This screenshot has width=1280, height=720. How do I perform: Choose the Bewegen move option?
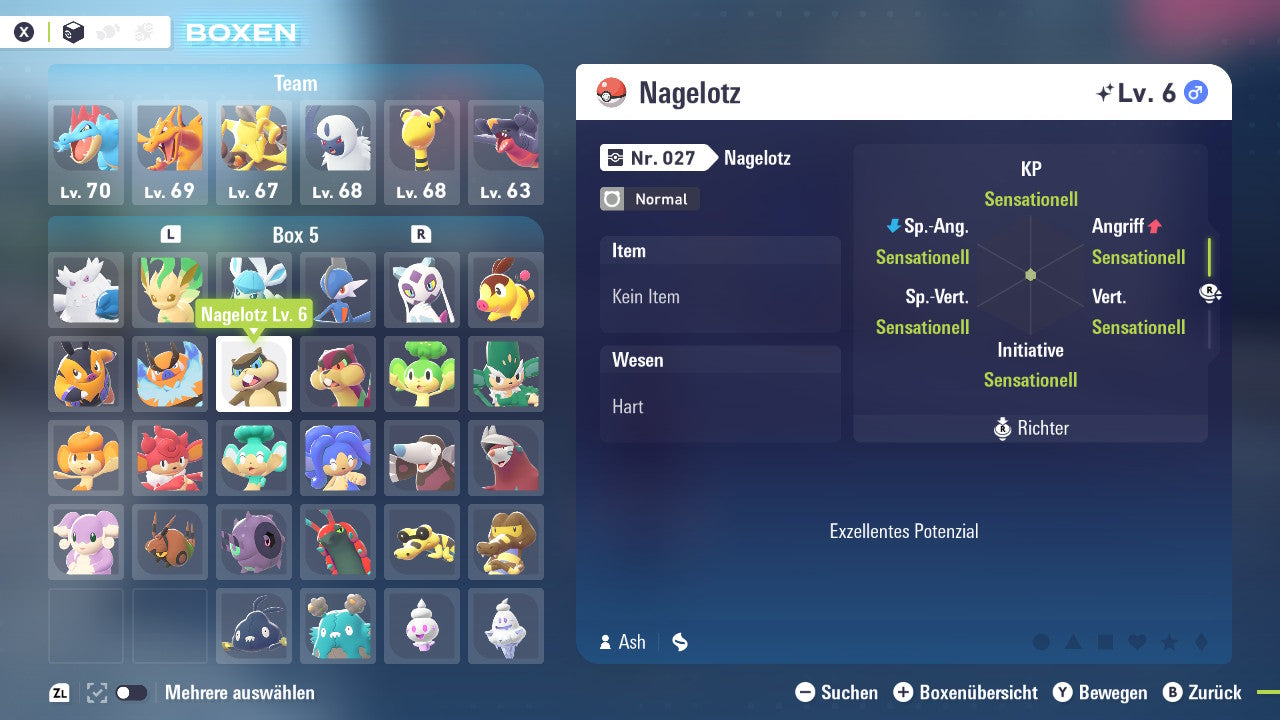pyautogui.click(x=1100, y=693)
